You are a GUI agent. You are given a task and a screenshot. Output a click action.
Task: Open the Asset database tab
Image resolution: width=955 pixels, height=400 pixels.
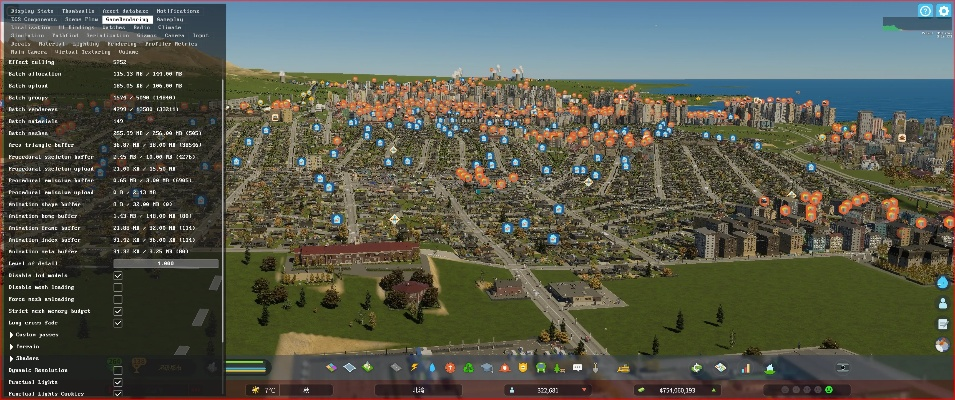coord(124,10)
